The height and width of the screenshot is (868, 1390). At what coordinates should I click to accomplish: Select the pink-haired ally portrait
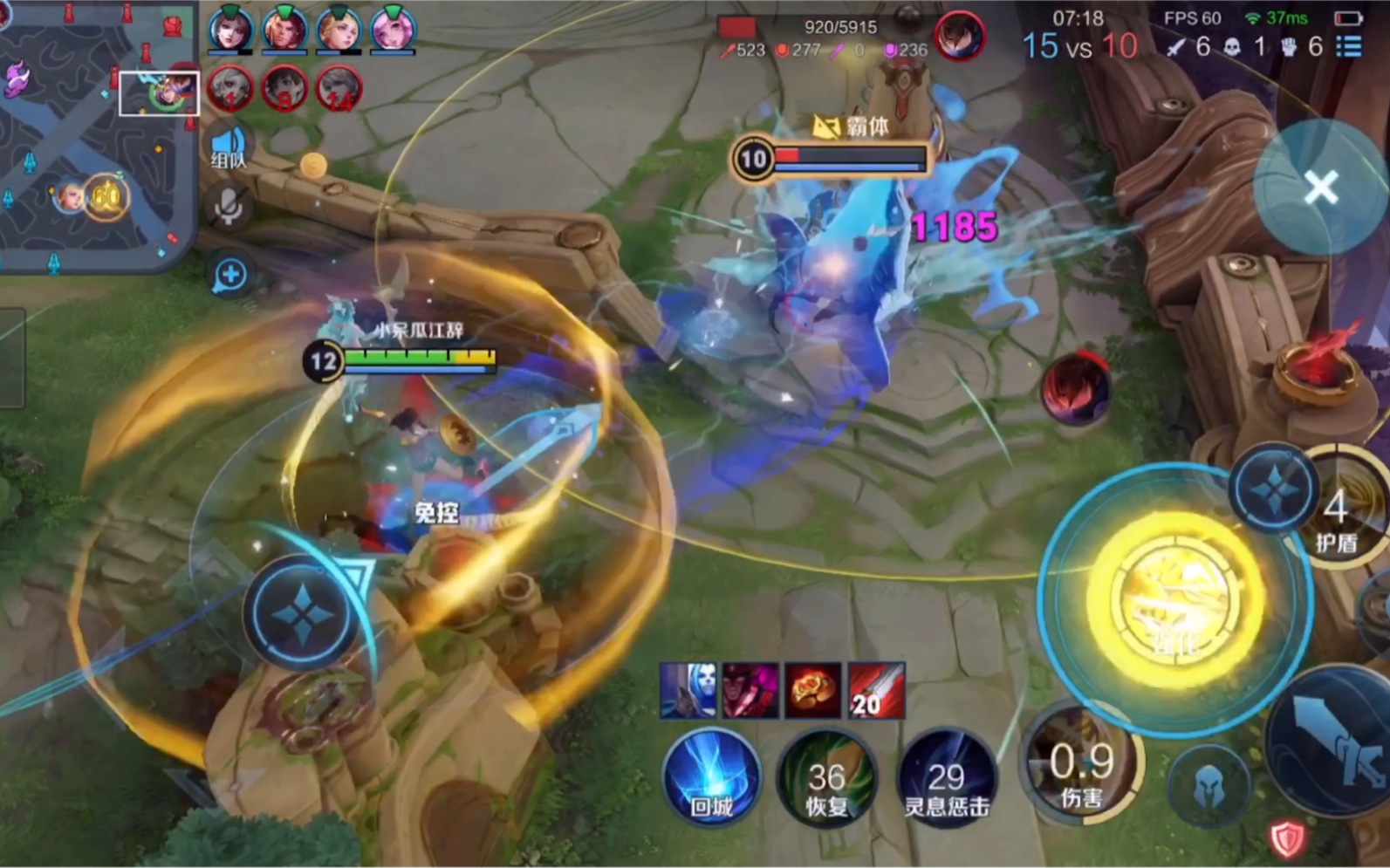(x=393, y=29)
